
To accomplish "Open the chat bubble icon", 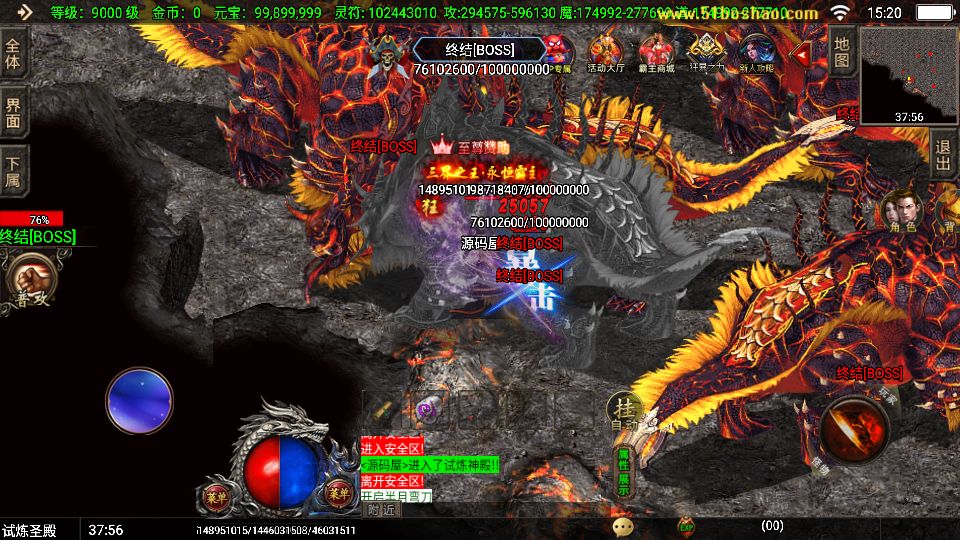I will click(624, 526).
